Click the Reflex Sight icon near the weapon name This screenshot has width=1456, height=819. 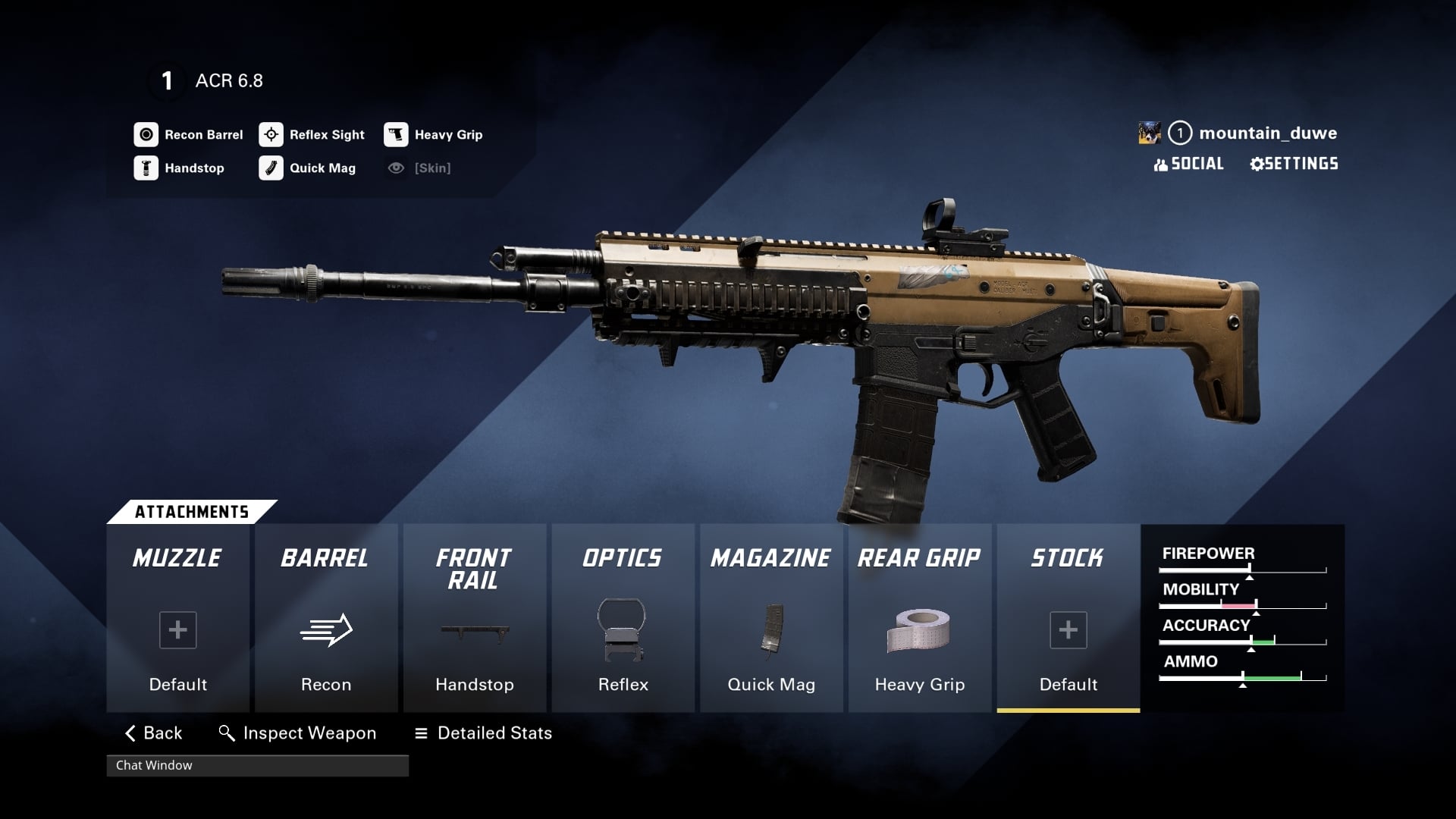tap(270, 135)
